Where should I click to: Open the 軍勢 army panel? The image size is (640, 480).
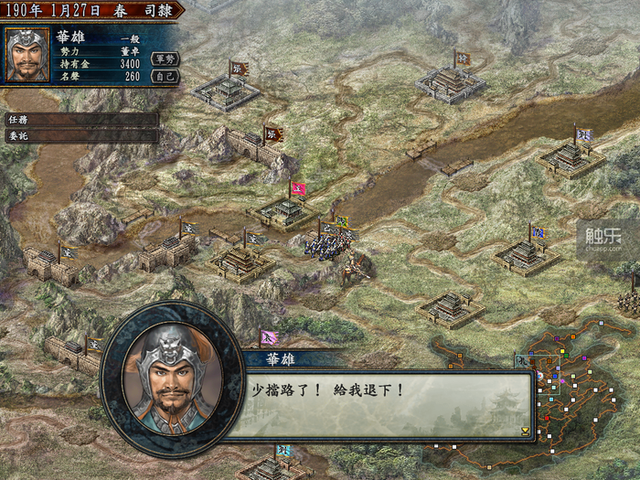pyautogui.click(x=165, y=59)
